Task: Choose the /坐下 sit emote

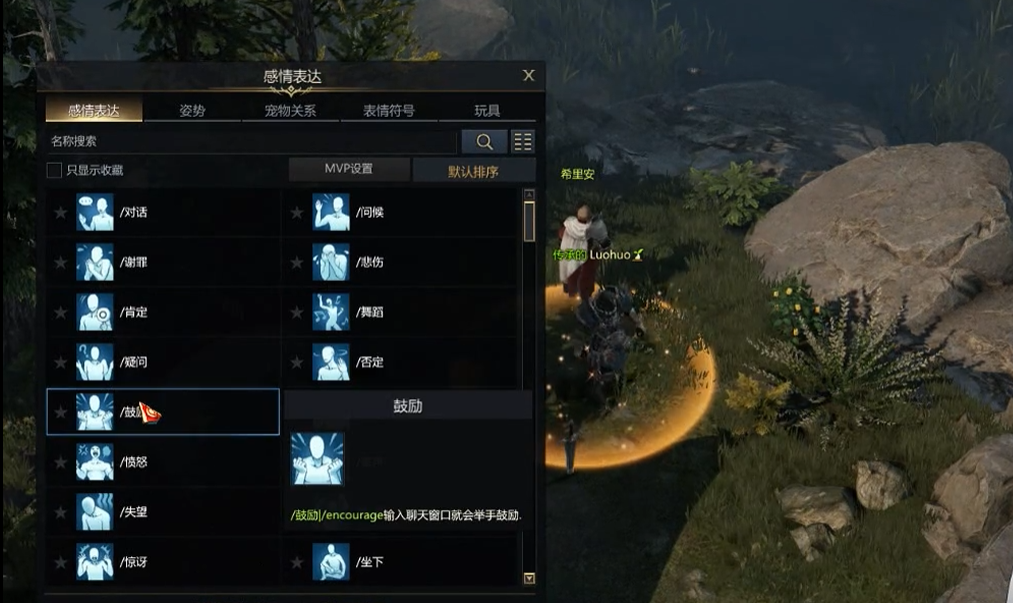Action: point(369,562)
